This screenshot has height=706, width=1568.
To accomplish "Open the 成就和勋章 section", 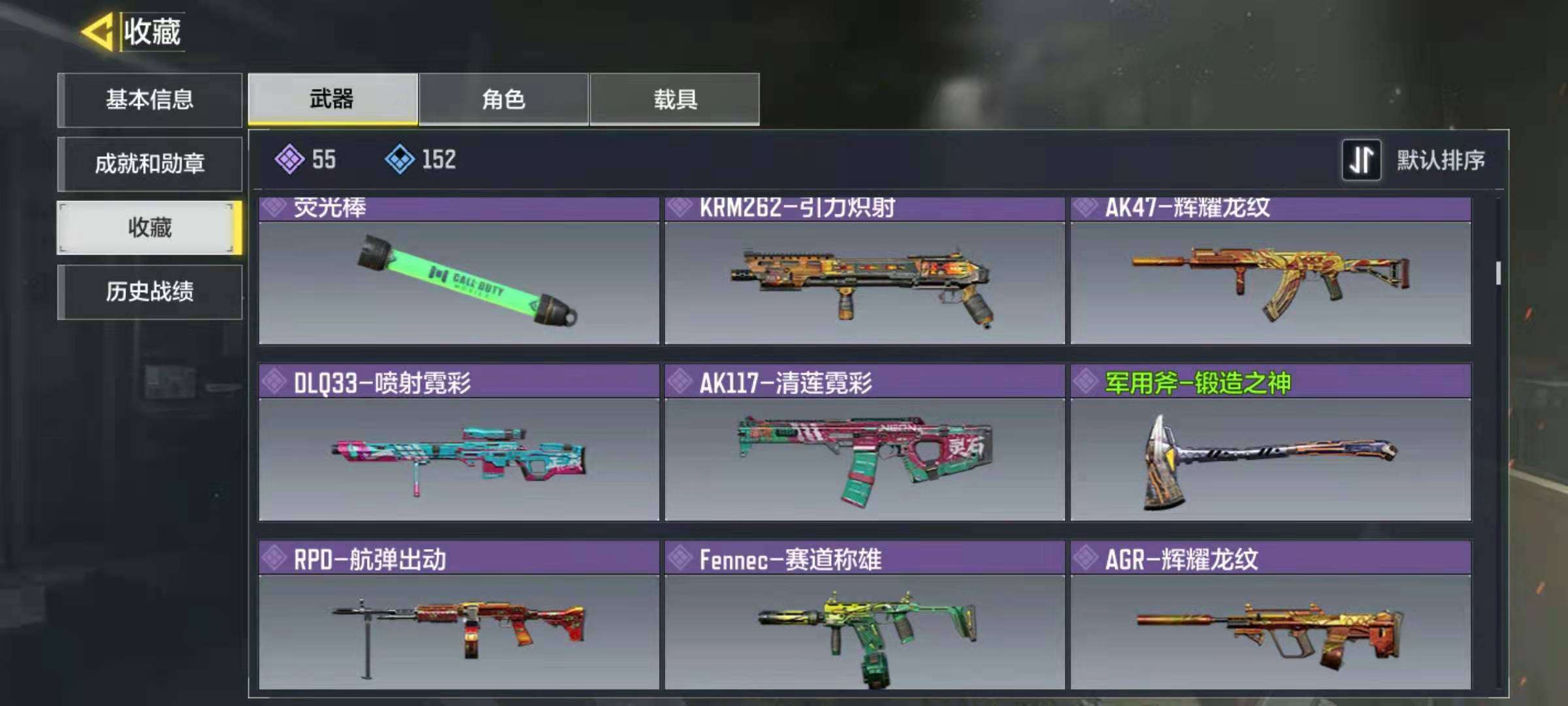I will click(x=150, y=163).
